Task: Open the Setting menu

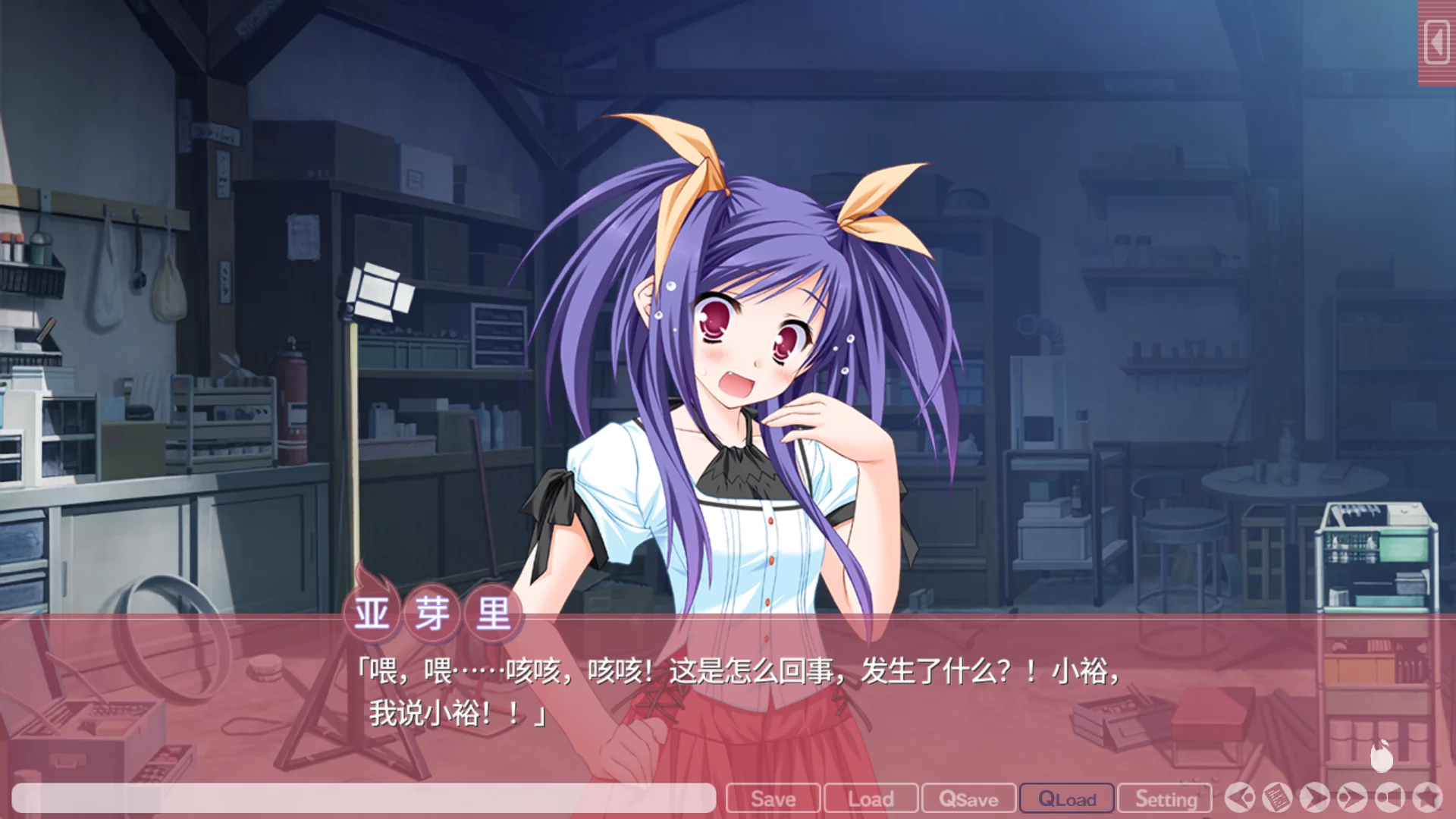Action: coord(1166,799)
